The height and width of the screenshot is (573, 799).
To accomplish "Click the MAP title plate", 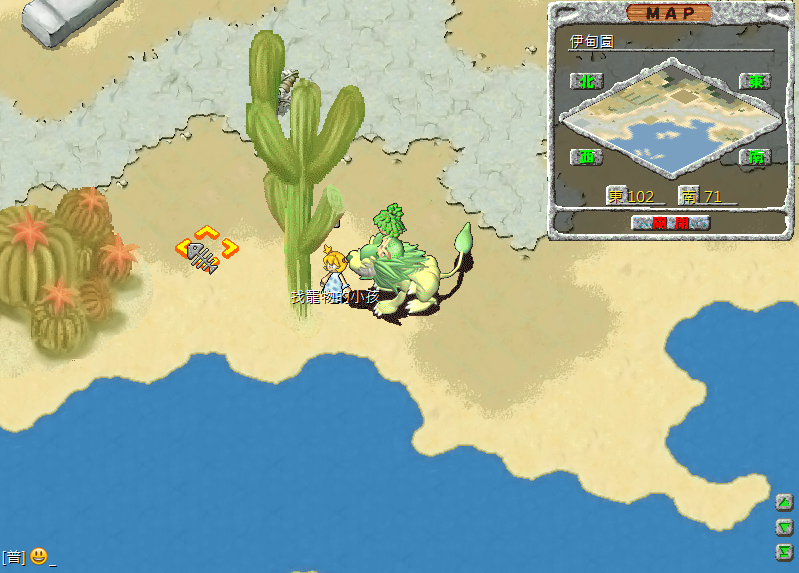I will tap(669, 13).
